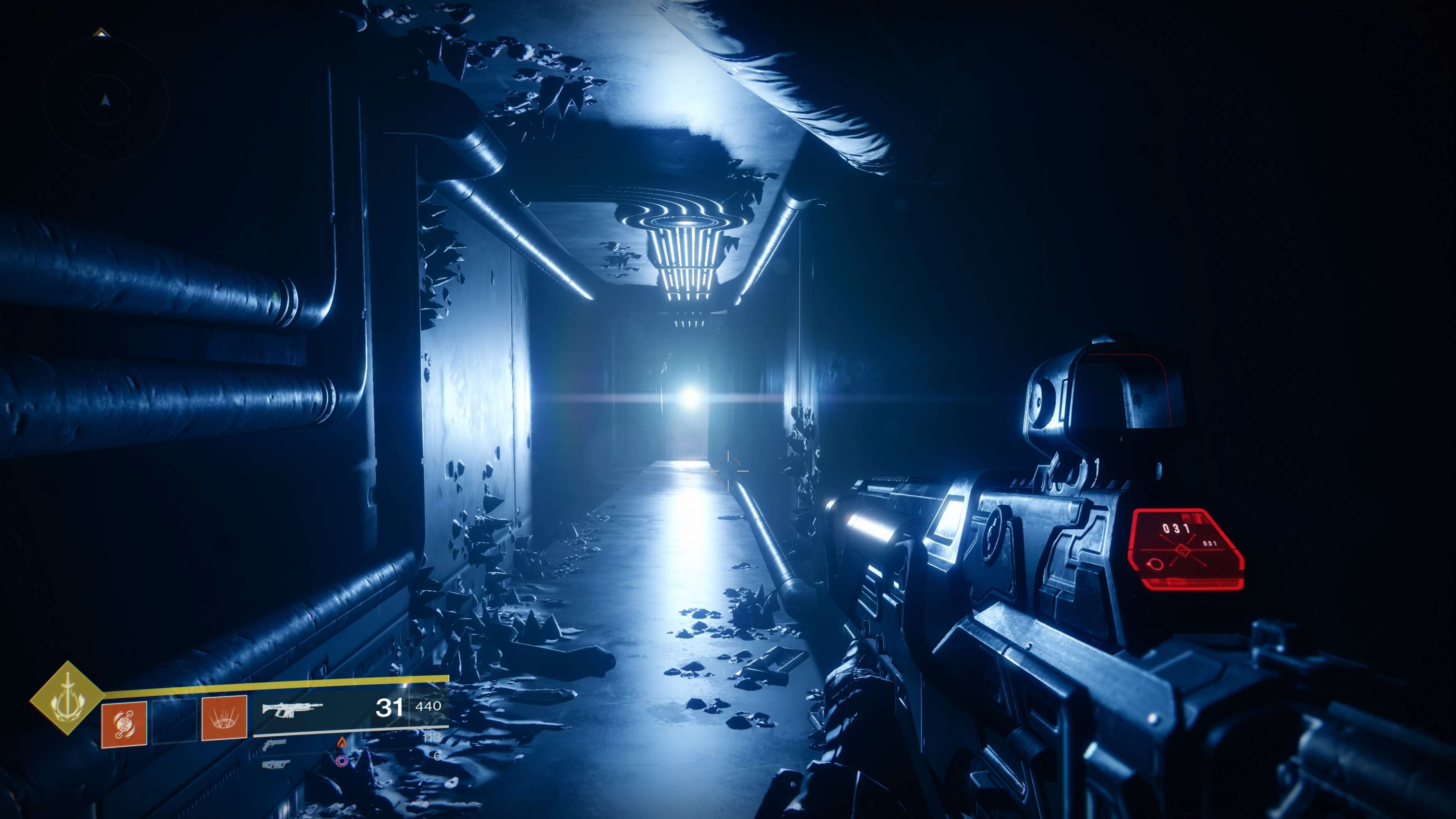
Task: Select the equipped auto rifle weapon icon
Action: coord(292,709)
